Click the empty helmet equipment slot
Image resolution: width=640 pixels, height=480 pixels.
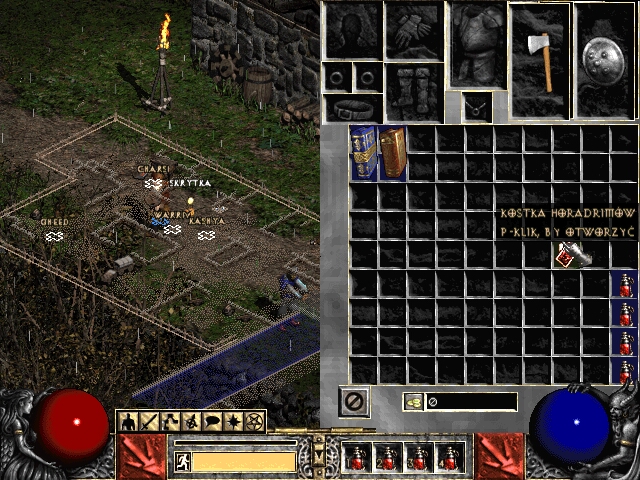pos(352,30)
